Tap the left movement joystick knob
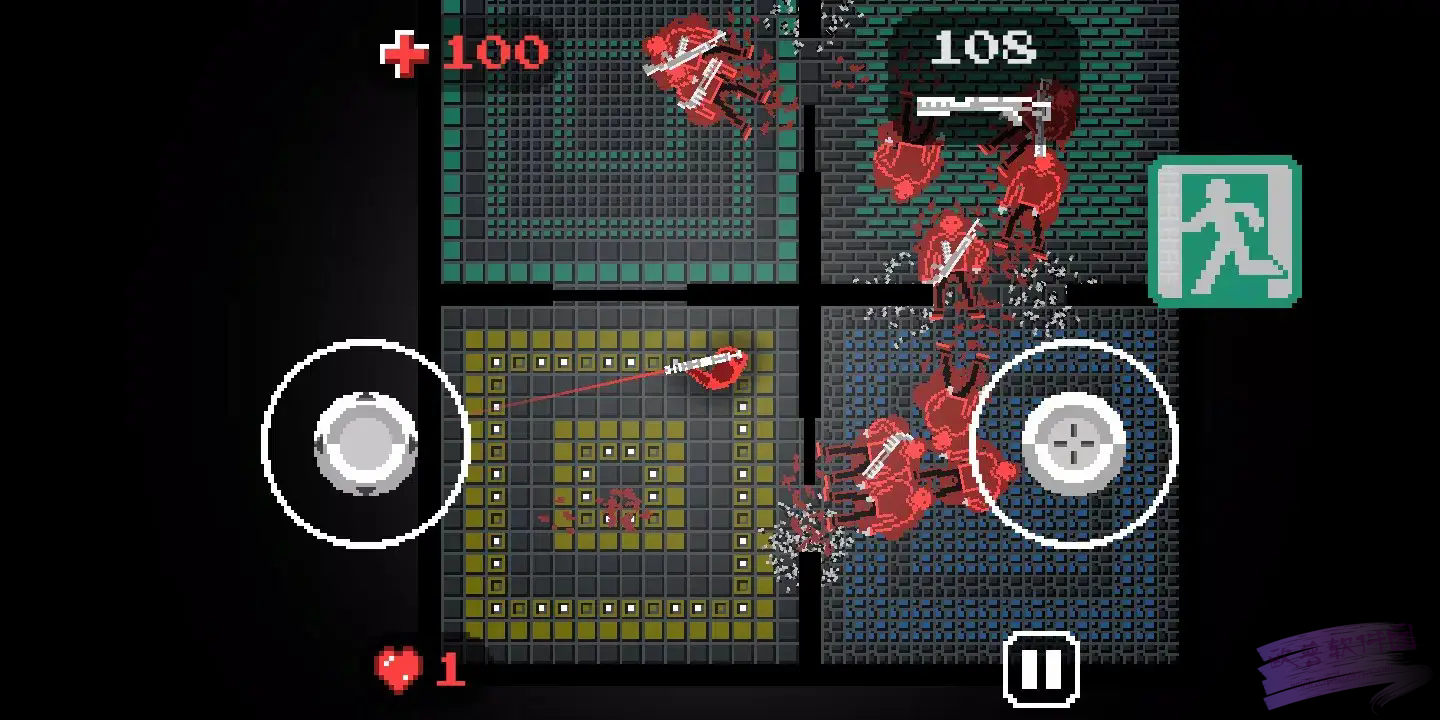This screenshot has height=720, width=1440. point(365,443)
